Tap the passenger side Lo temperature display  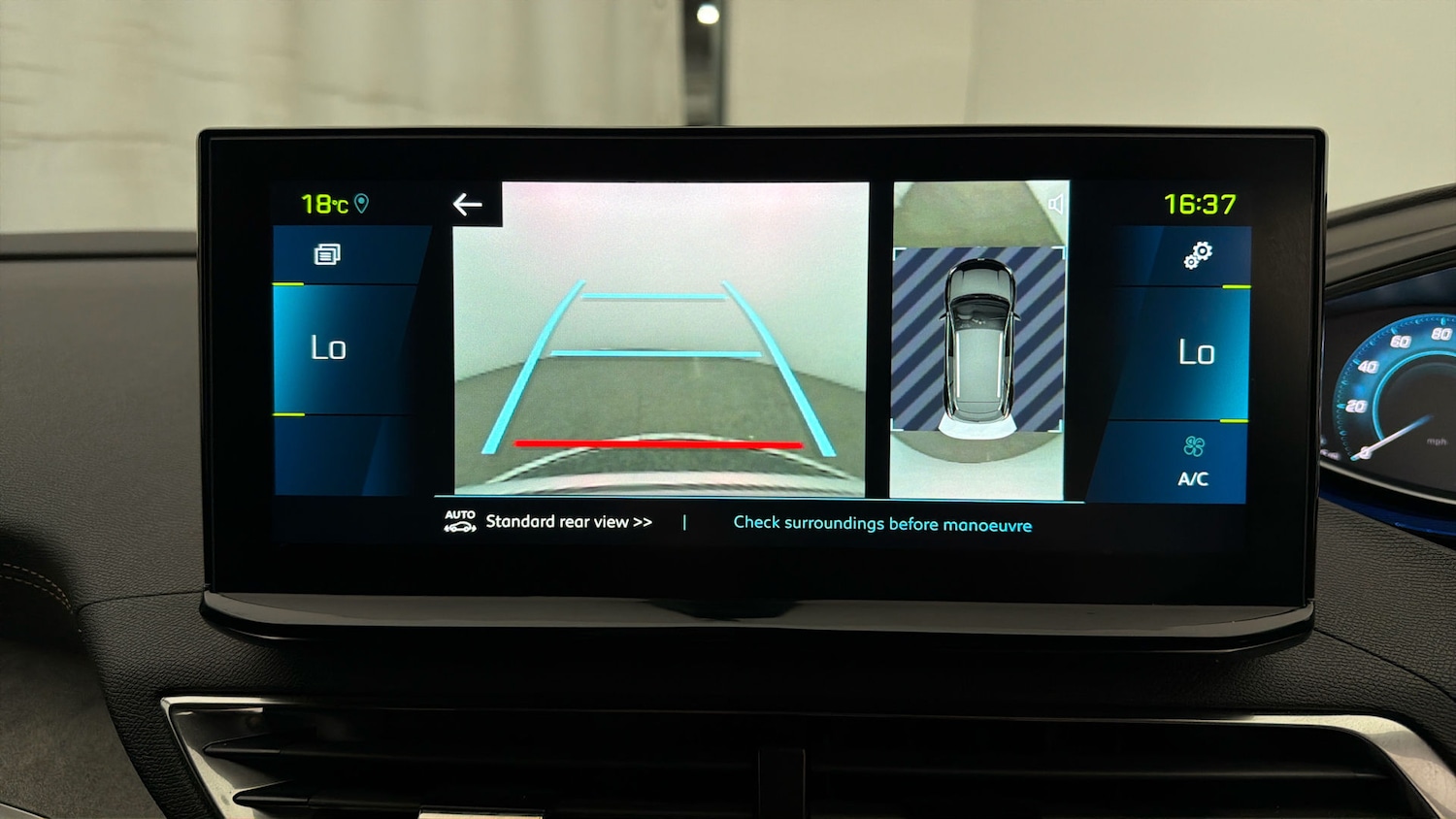[x=1199, y=352]
